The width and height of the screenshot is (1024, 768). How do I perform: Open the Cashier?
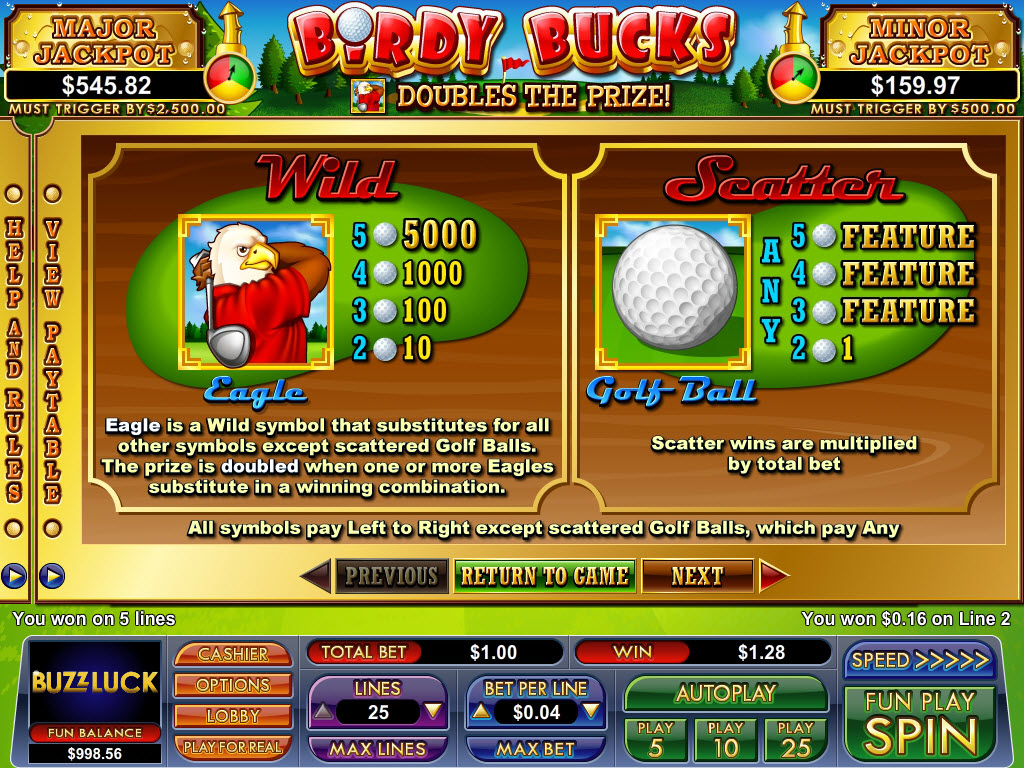coord(232,654)
